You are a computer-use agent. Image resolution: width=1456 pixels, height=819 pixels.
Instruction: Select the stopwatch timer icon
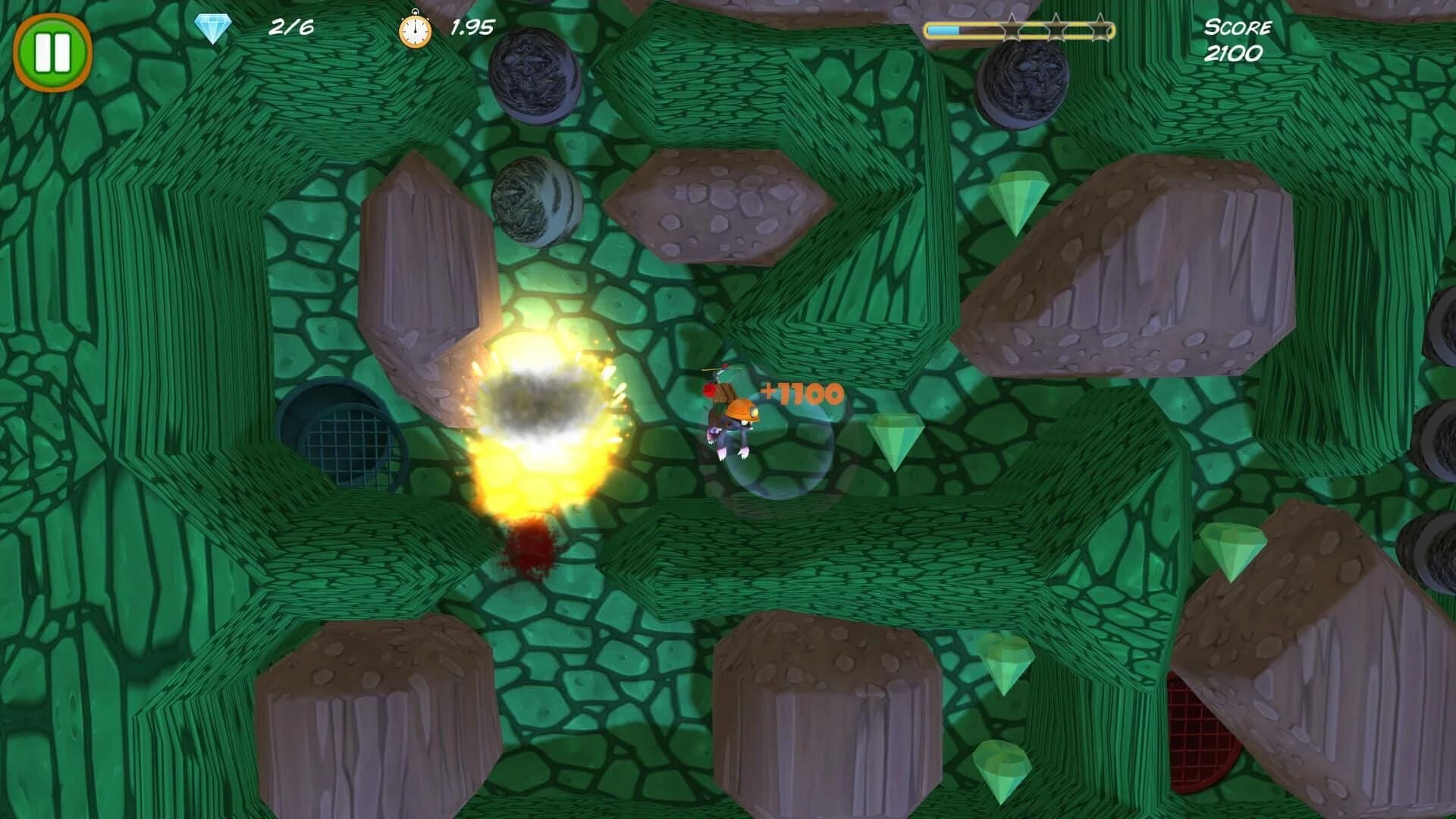pos(414,28)
